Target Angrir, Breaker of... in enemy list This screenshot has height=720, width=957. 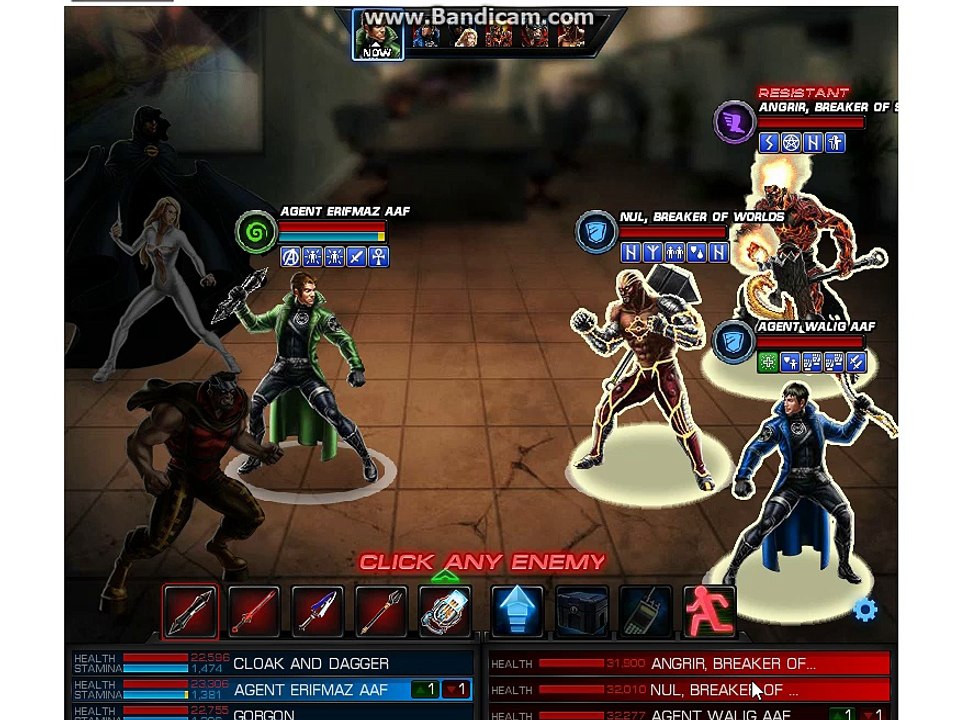688,663
